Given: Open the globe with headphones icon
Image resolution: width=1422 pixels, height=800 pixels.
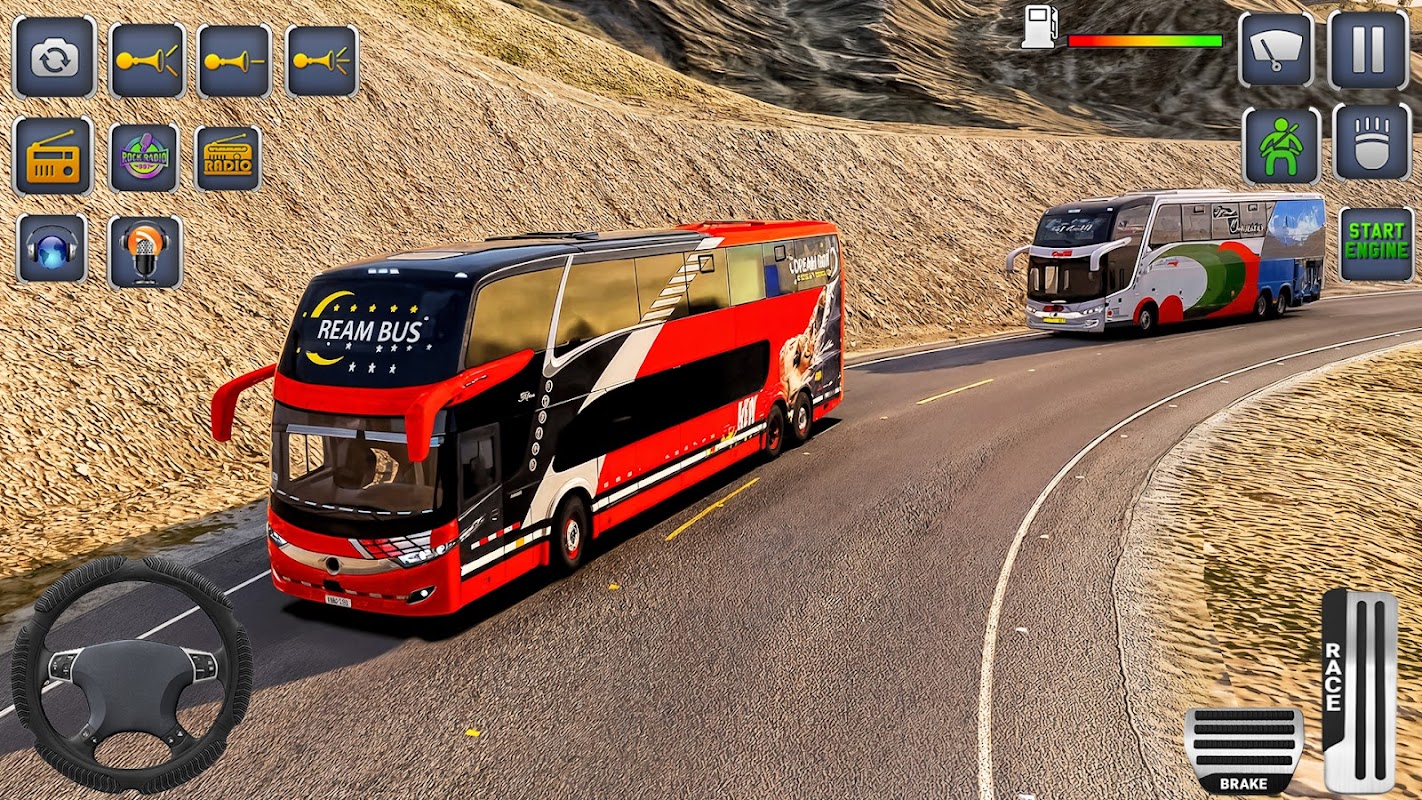Looking at the screenshot, I should point(52,248).
